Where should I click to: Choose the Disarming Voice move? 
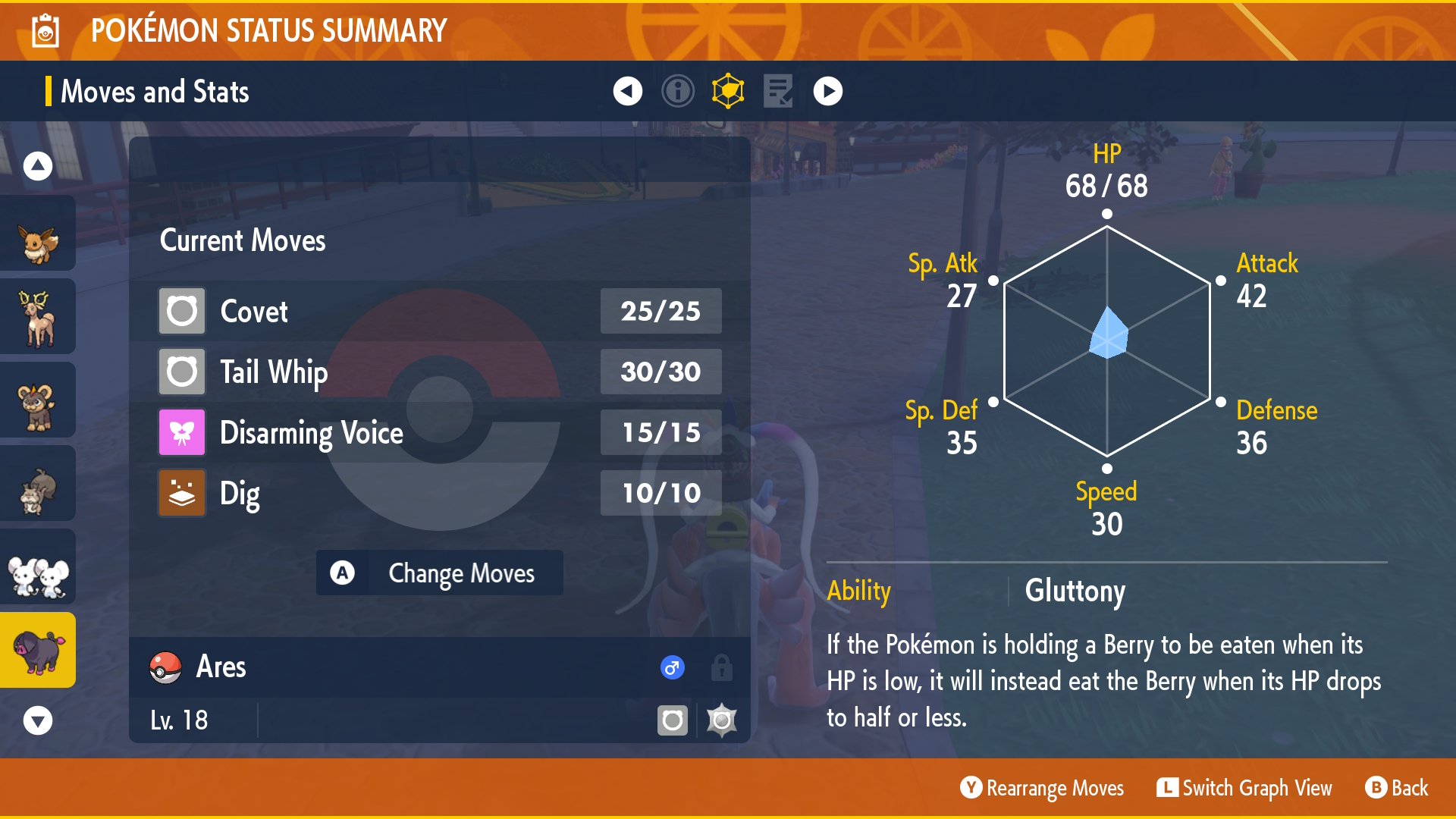440,432
